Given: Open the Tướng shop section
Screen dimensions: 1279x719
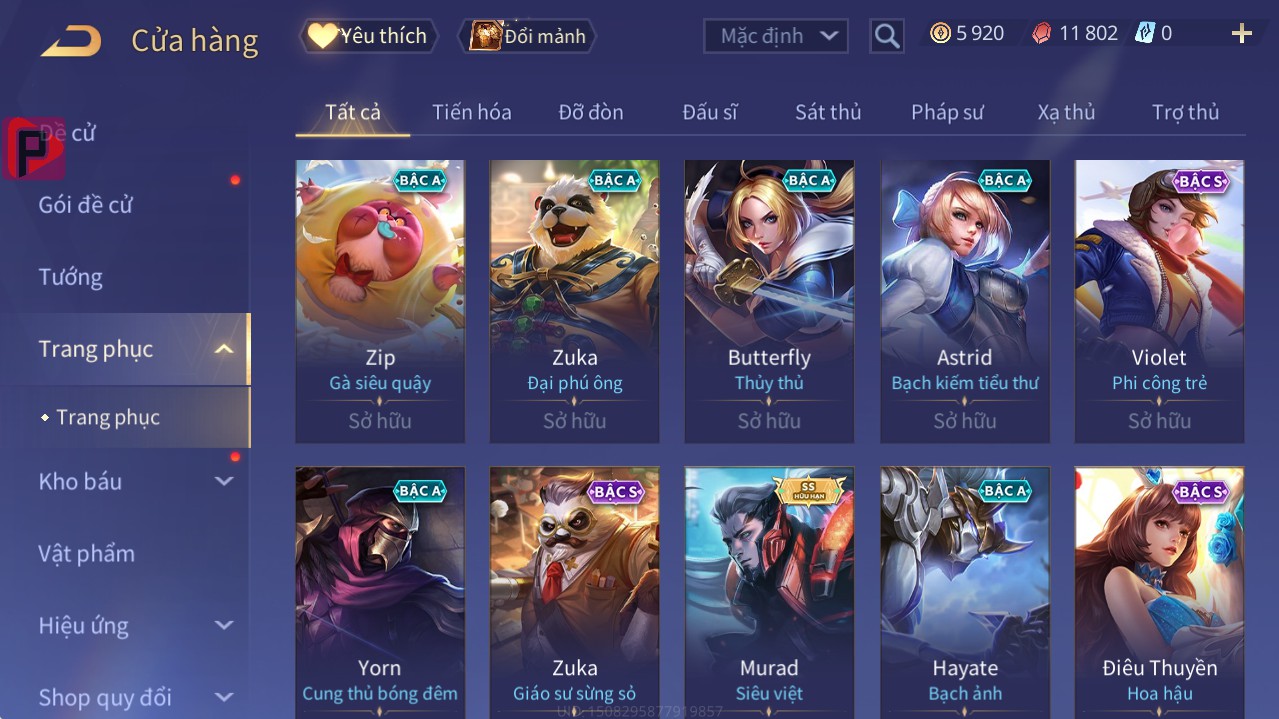Looking at the screenshot, I should point(70,277).
